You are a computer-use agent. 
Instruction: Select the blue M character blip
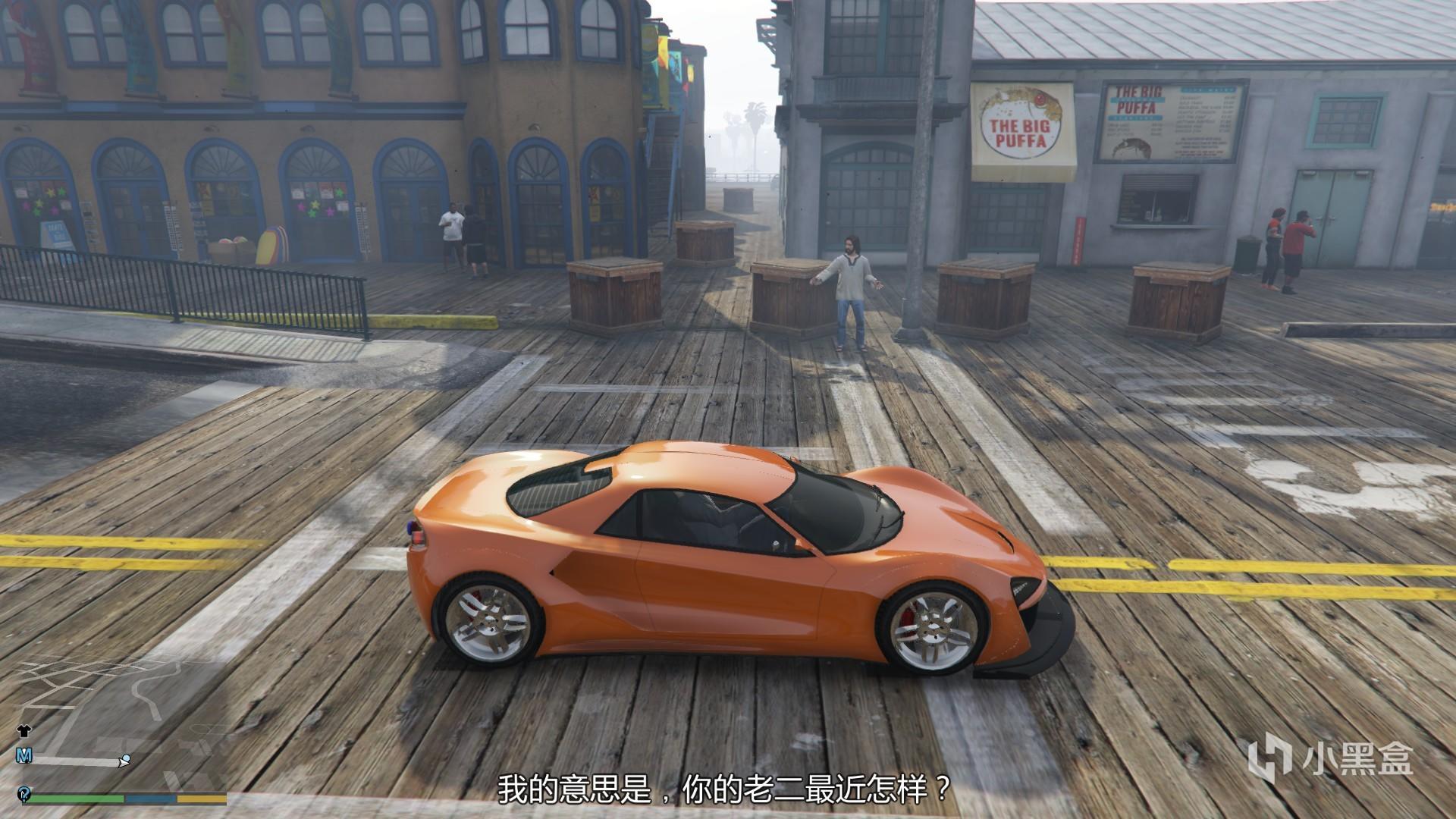(24, 755)
